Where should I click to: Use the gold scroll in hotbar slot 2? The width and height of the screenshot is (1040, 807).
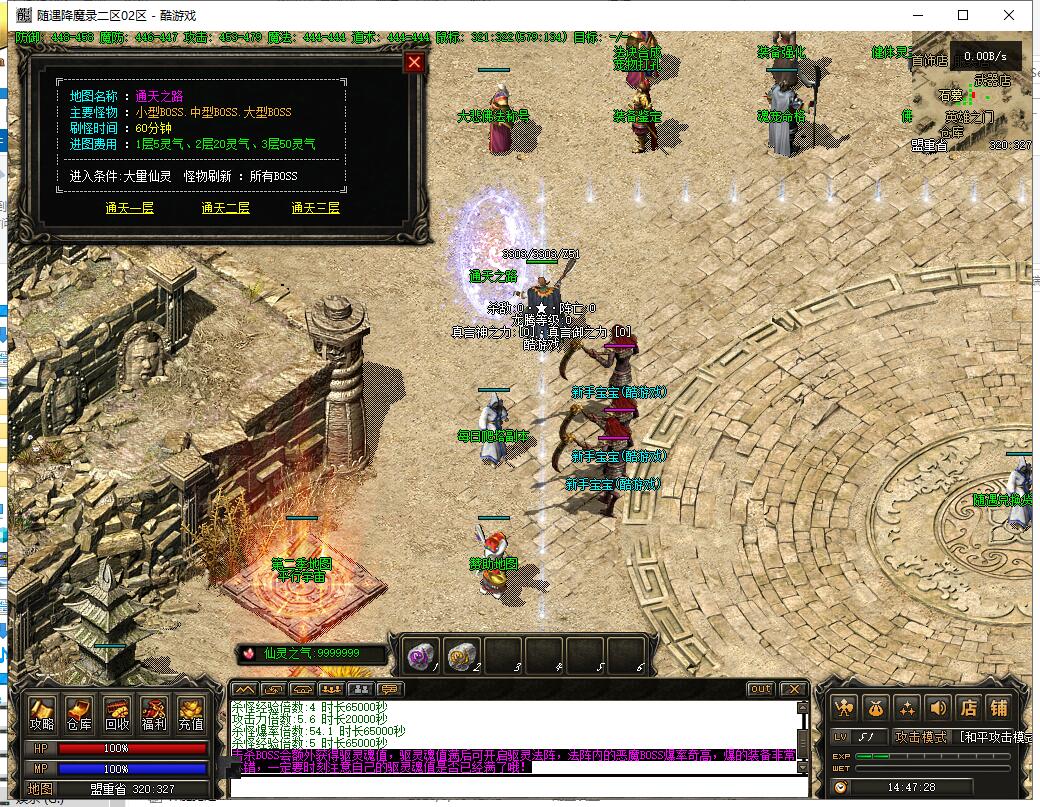(x=461, y=655)
